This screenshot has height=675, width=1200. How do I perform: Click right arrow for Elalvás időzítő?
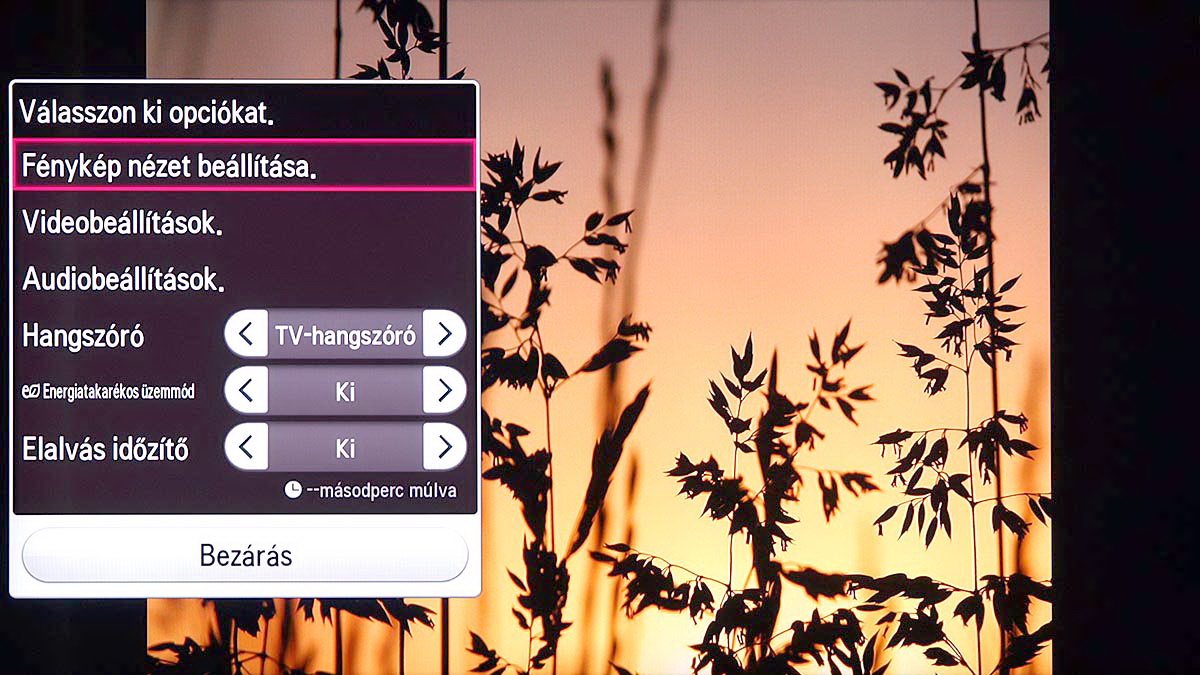(444, 446)
